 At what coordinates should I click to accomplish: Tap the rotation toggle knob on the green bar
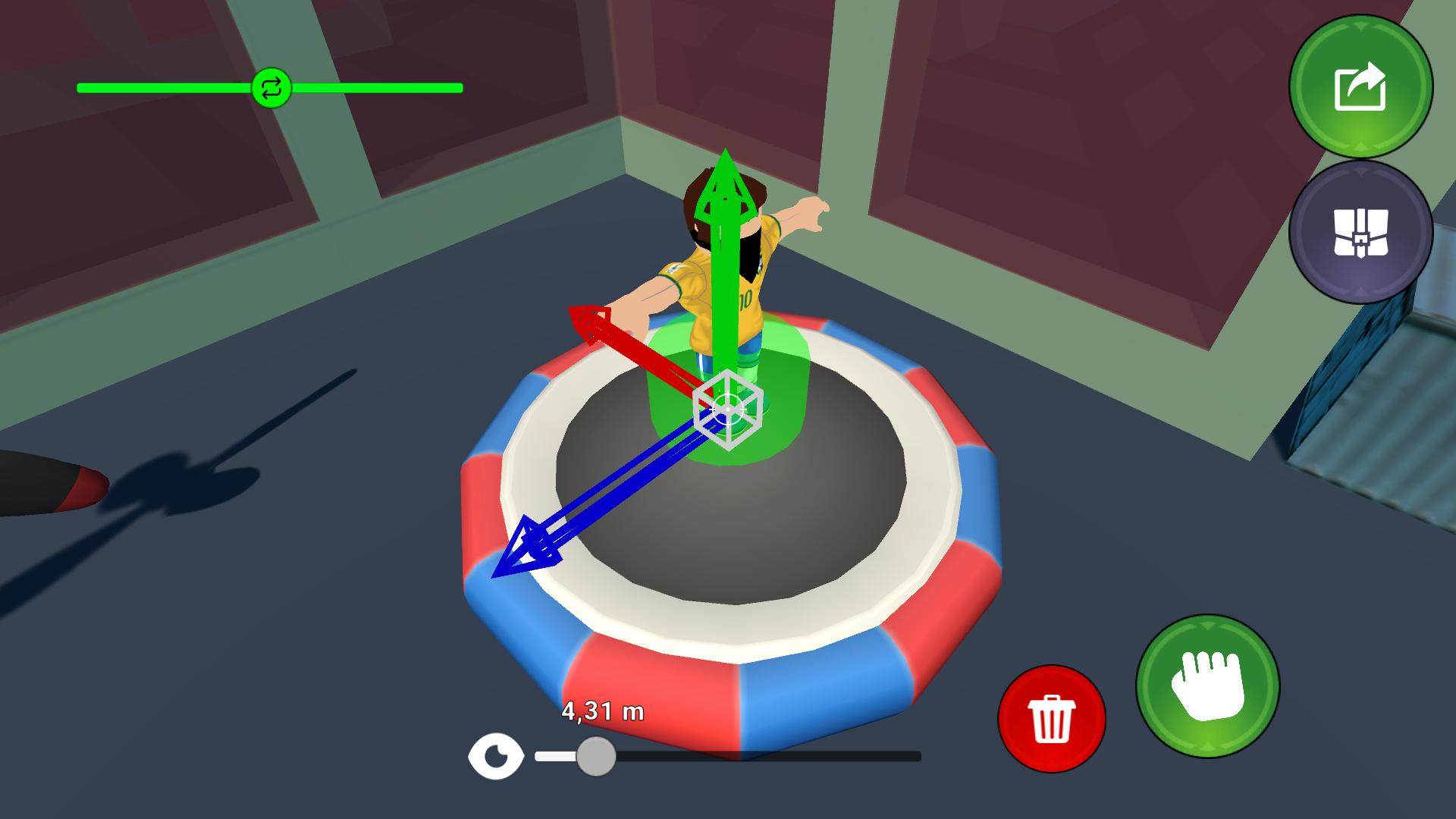273,89
